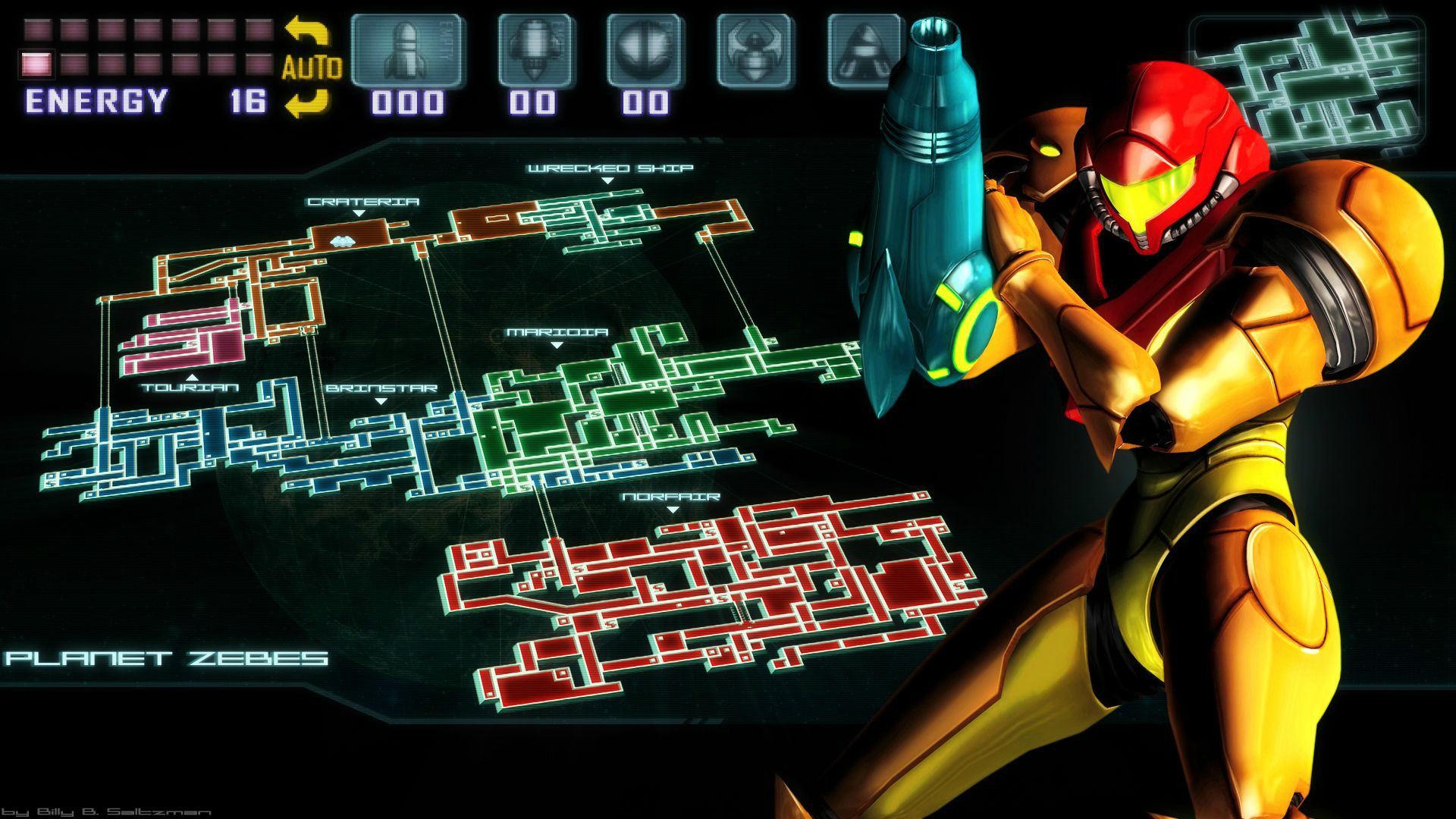Image resolution: width=1456 pixels, height=819 pixels.
Task: Choose the Brinstar area label
Action: click(x=381, y=388)
